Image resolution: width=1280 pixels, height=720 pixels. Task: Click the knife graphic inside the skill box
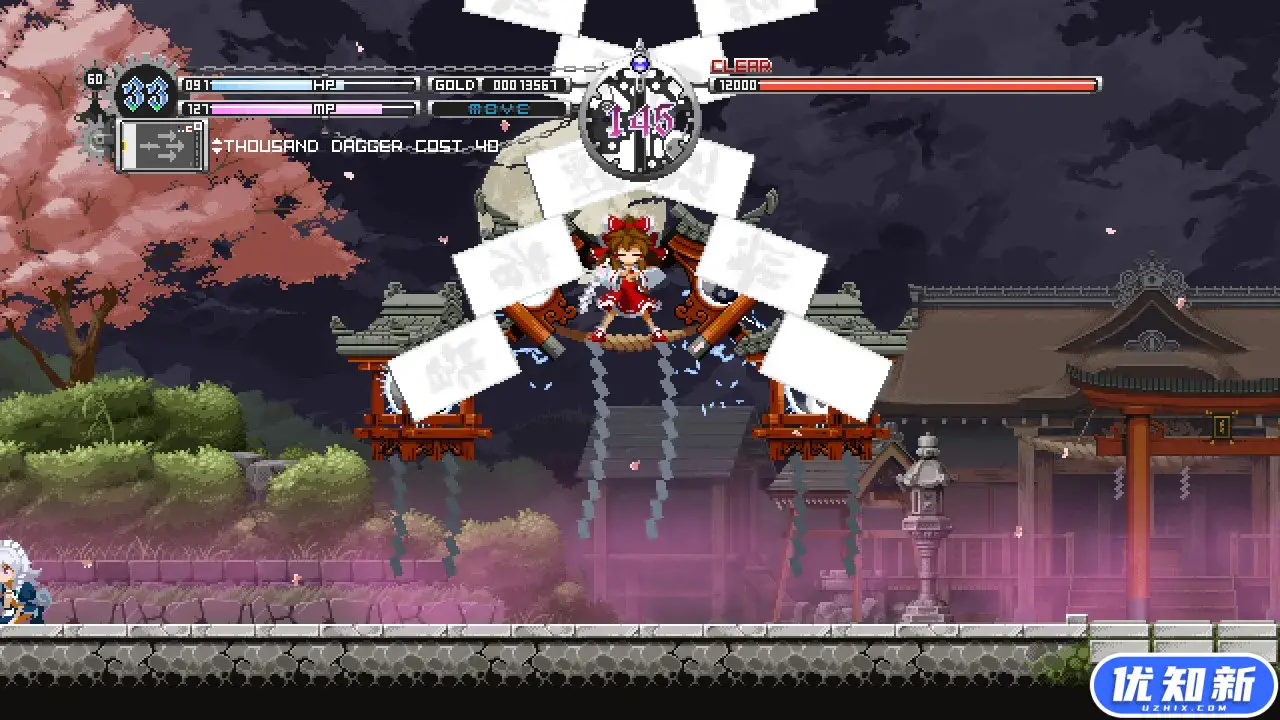[x=164, y=148]
